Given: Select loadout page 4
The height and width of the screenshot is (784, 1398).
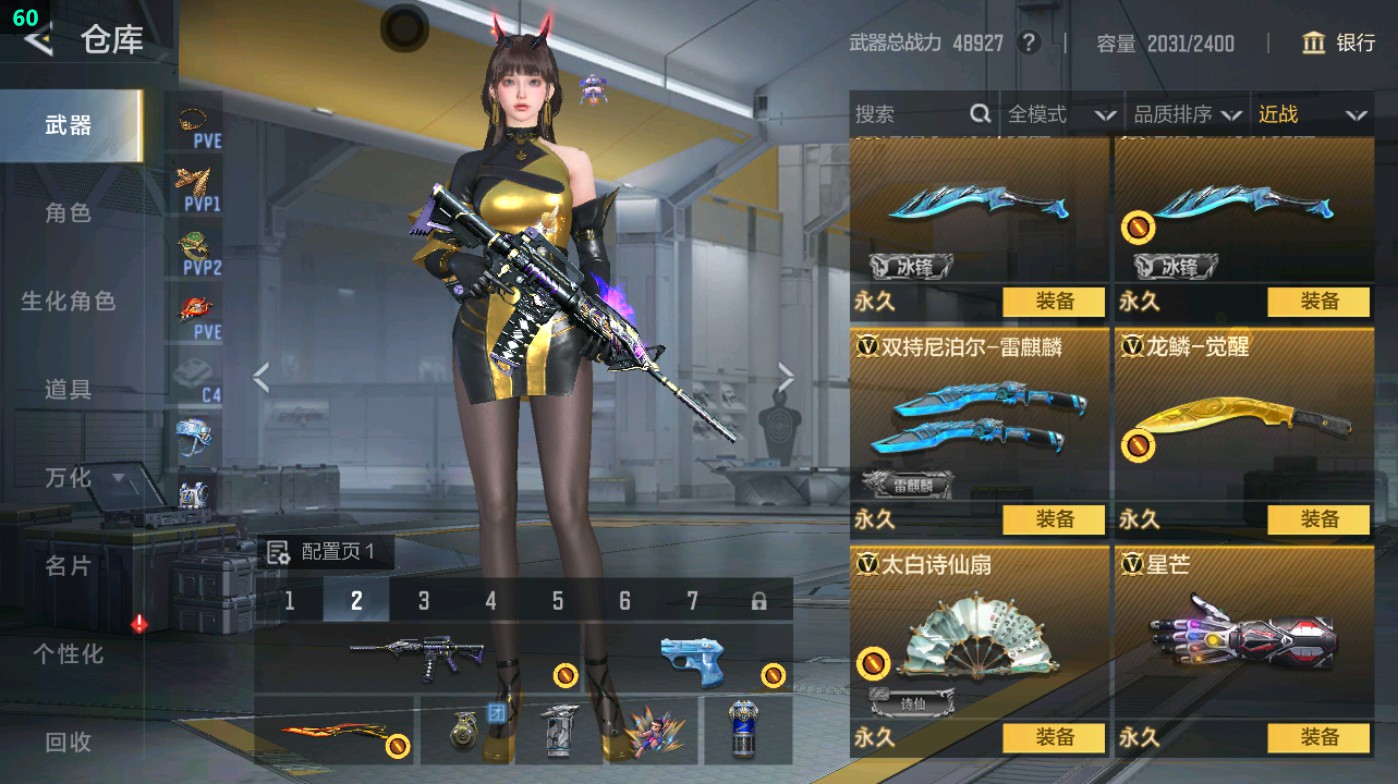Looking at the screenshot, I should click(x=489, y=600).
